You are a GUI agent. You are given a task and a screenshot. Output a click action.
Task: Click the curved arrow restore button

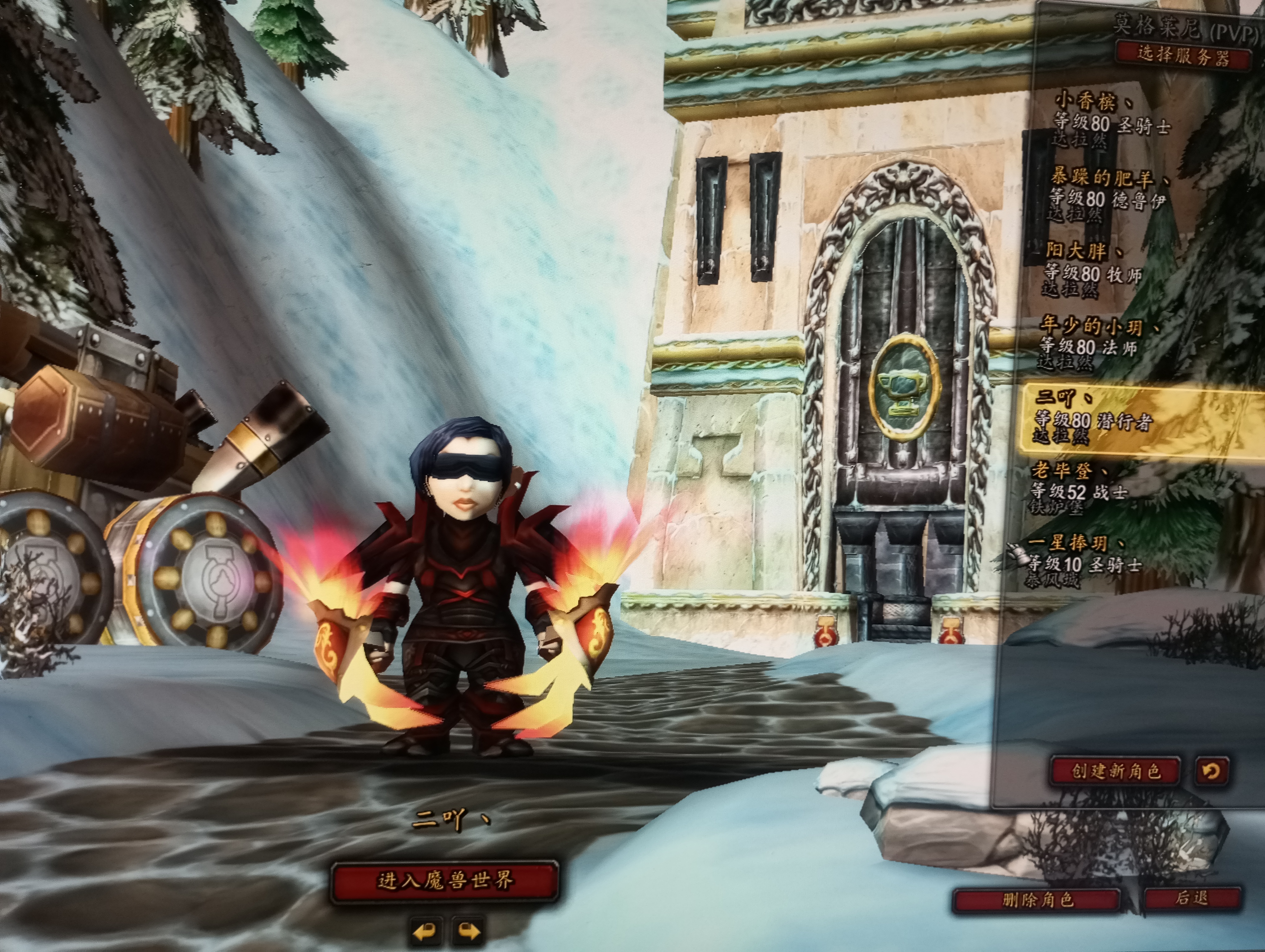tap(1212, 771)
